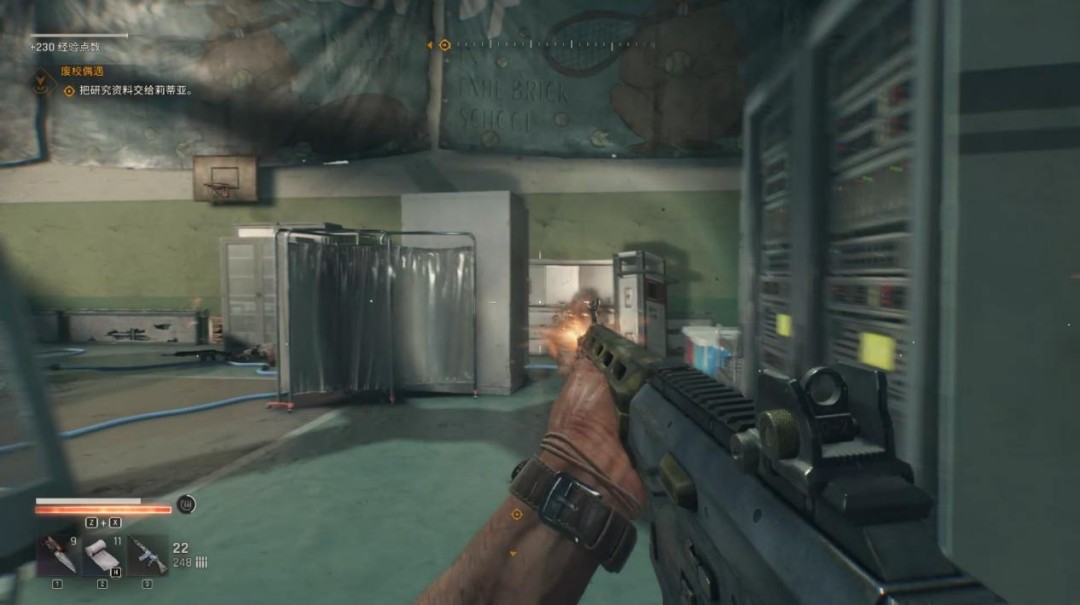
Task: Select the throwing knife slot
Action: [57, 556]
